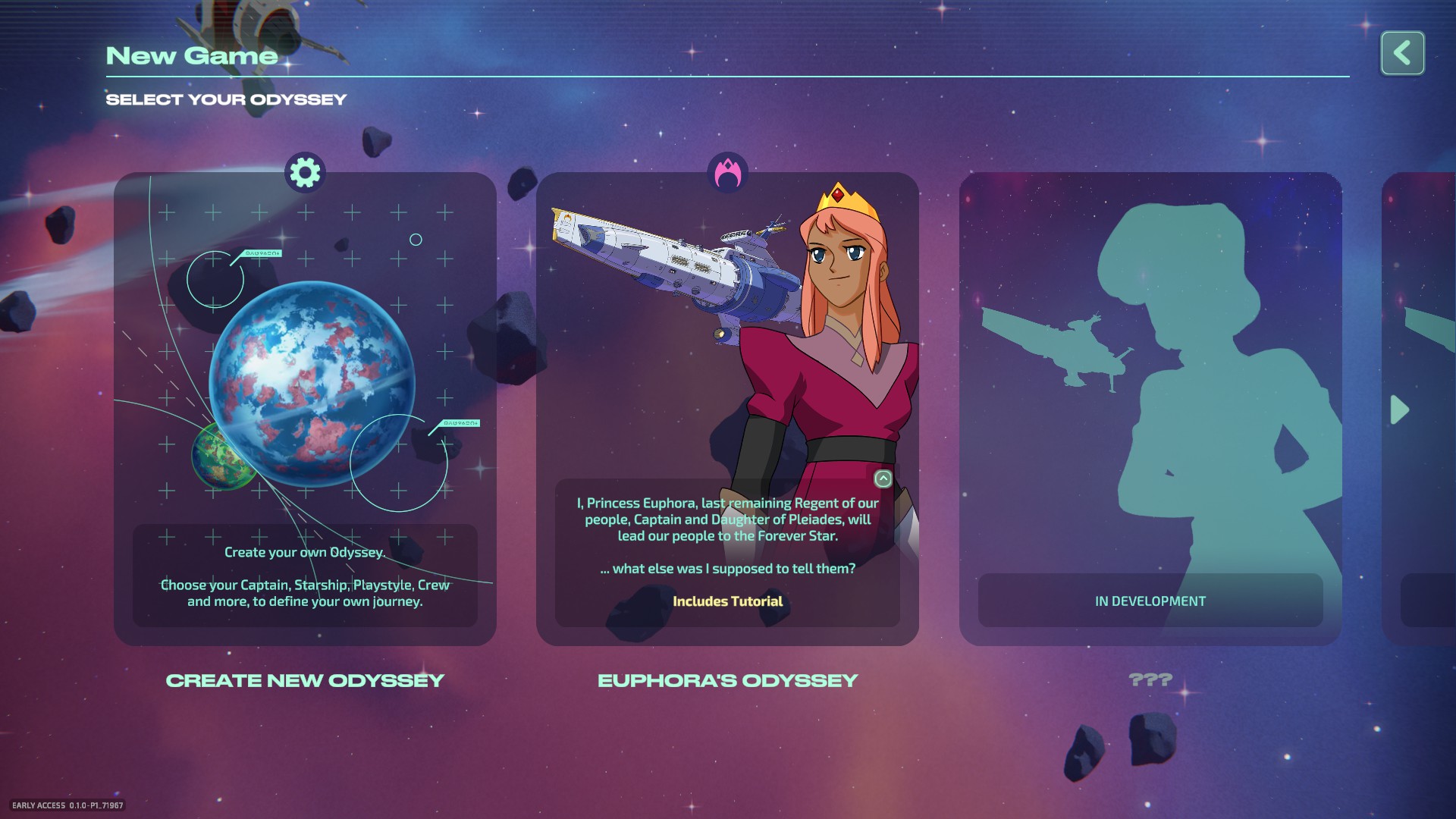Click the pink emblem above Euphora's card

click(x=727, y=173)
